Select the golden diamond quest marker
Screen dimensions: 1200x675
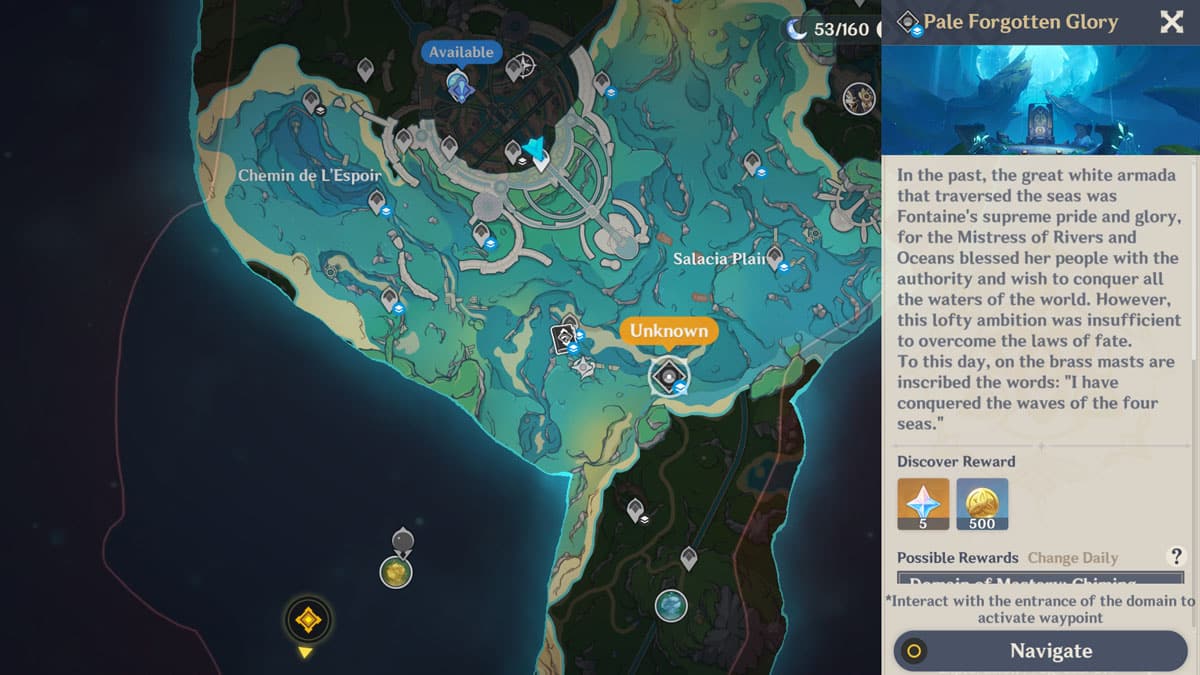tap(307, 621)
